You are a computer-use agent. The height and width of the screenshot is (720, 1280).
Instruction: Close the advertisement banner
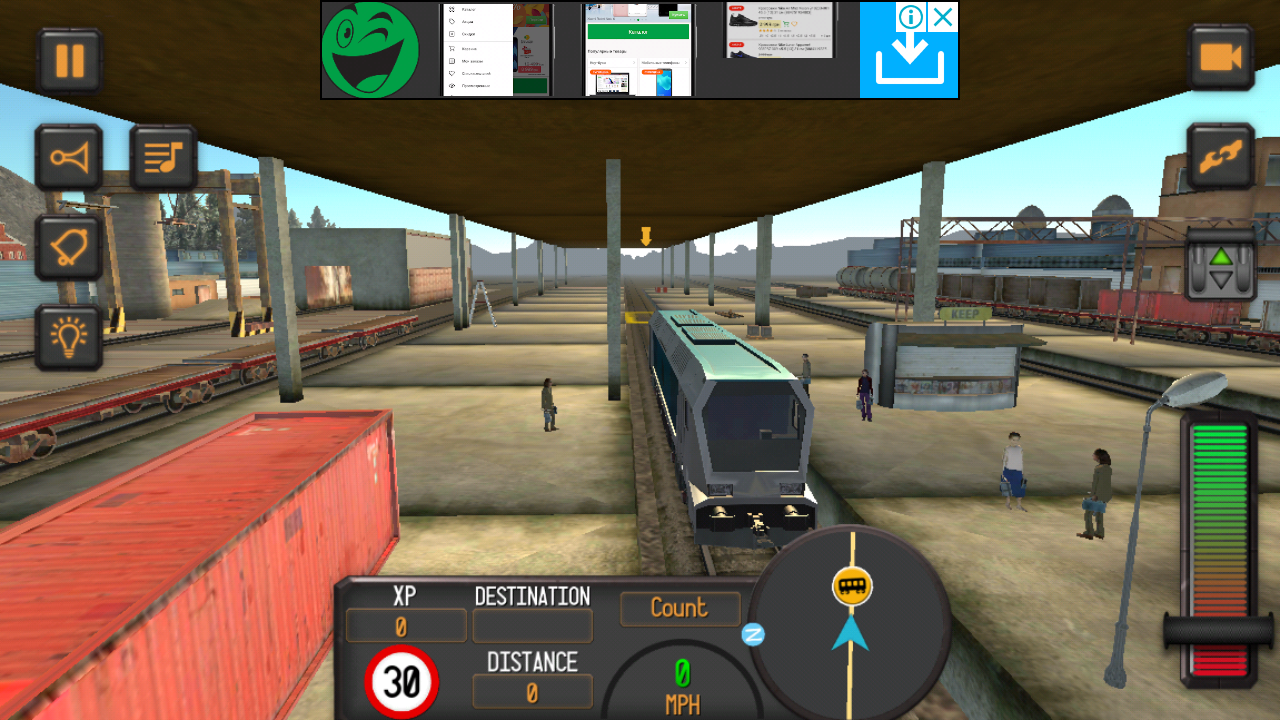pyautogui.click(x=943, y=17)
